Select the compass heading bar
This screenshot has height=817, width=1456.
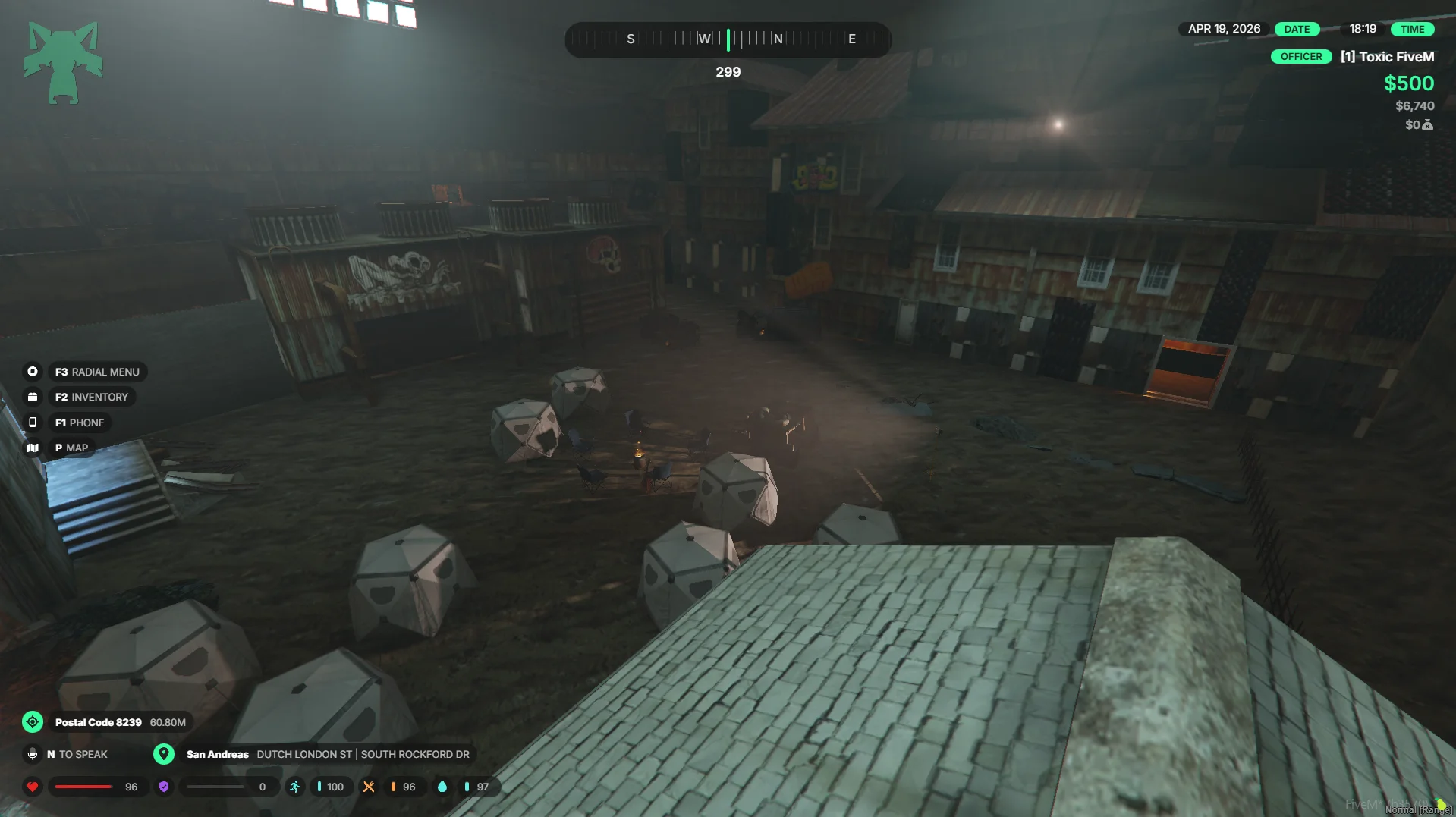tap(728, 39)
